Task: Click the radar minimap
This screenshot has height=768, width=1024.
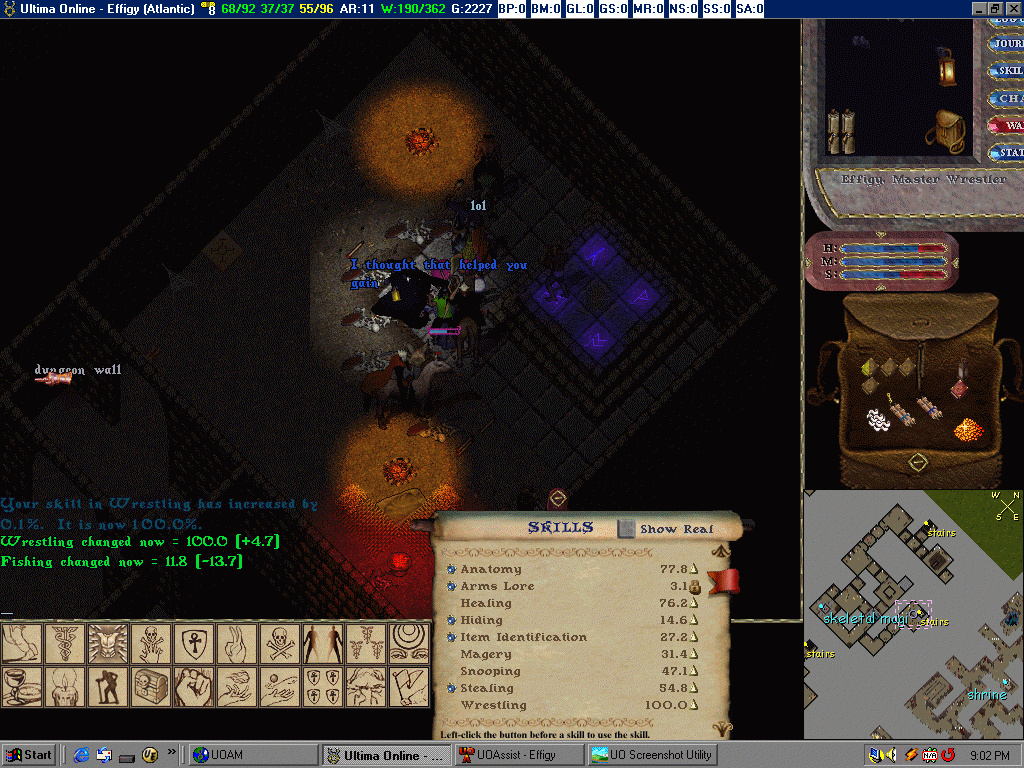Action: coord(913,614)
